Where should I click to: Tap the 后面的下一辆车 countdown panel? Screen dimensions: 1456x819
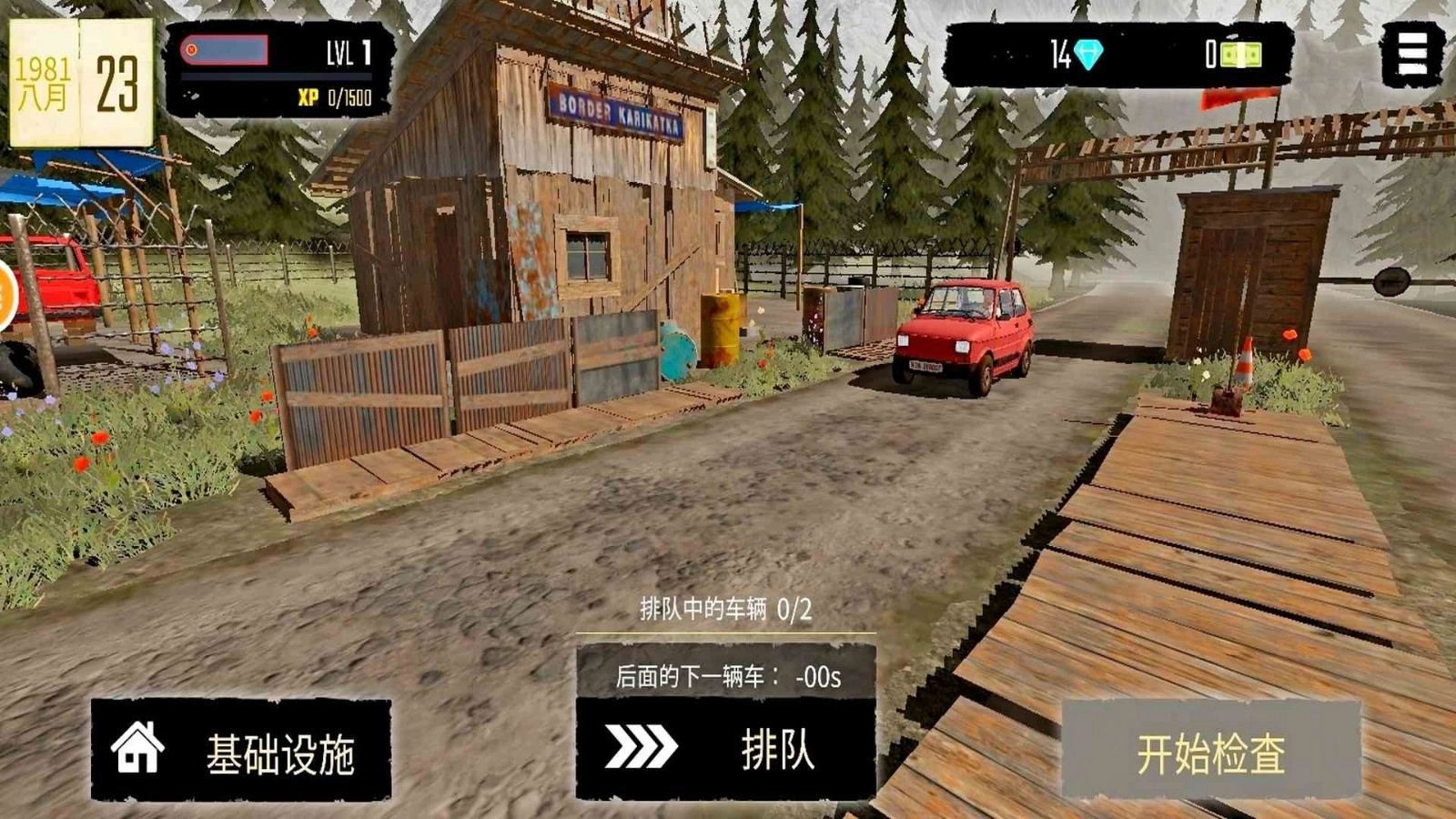728,675
